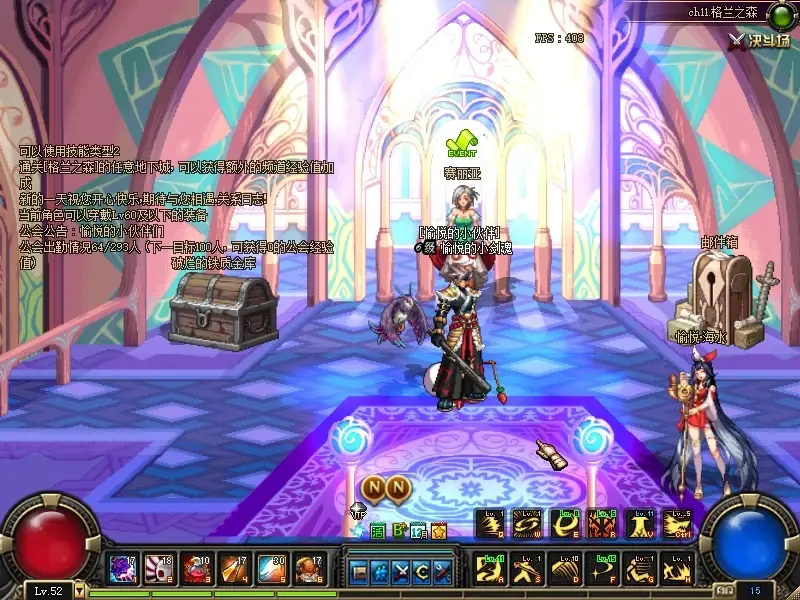This screenshot has width=800, height=600.
Task: Activate the skill bound to key S
Action: tap(528, 570)
